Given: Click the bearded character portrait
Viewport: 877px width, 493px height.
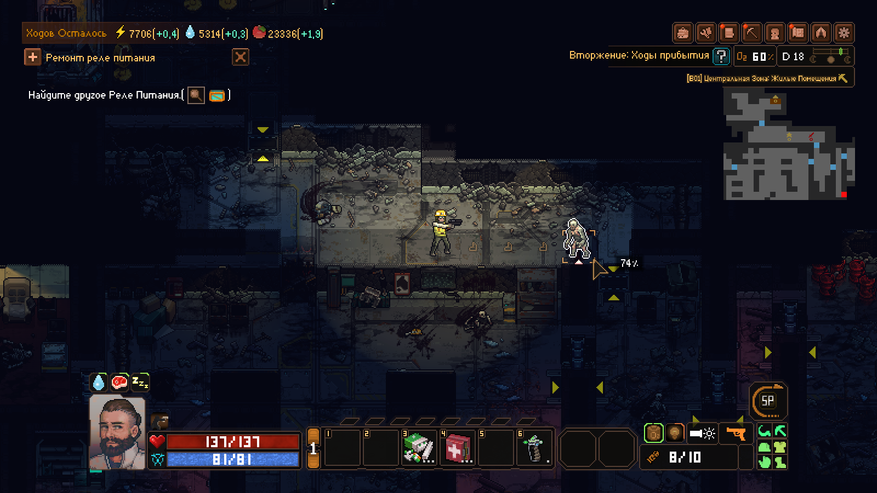Looking at the screenshot, I should [117, 433].
